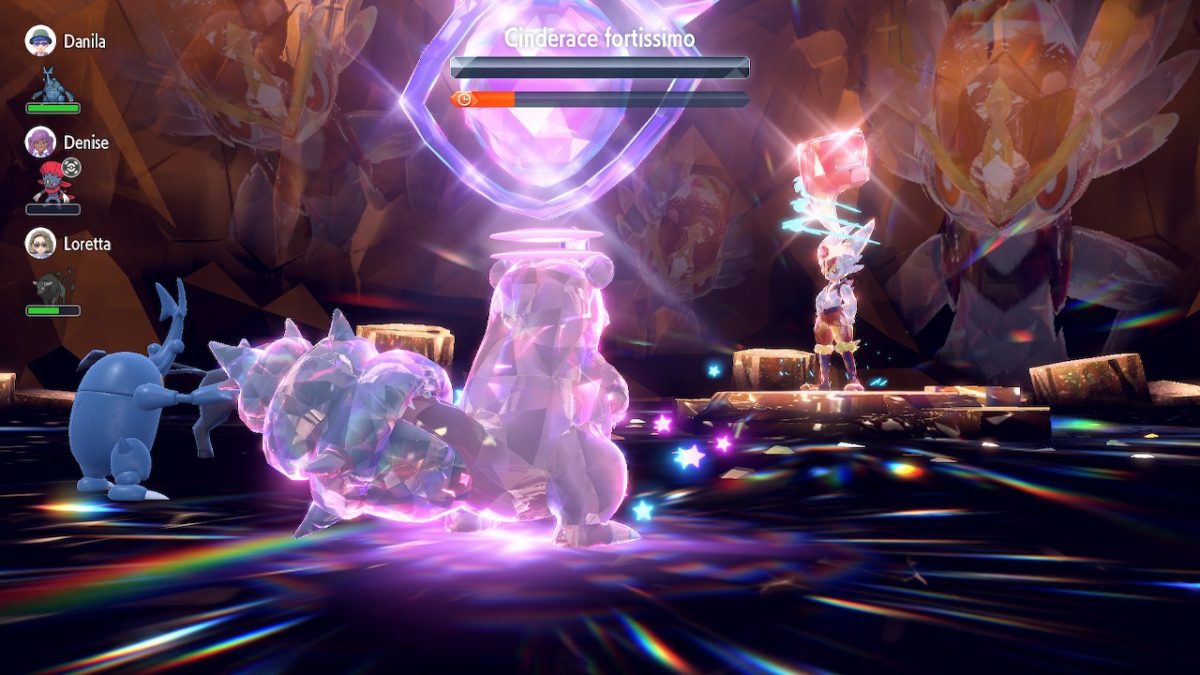Select Loretta's trainer avatar

point(40,243)
